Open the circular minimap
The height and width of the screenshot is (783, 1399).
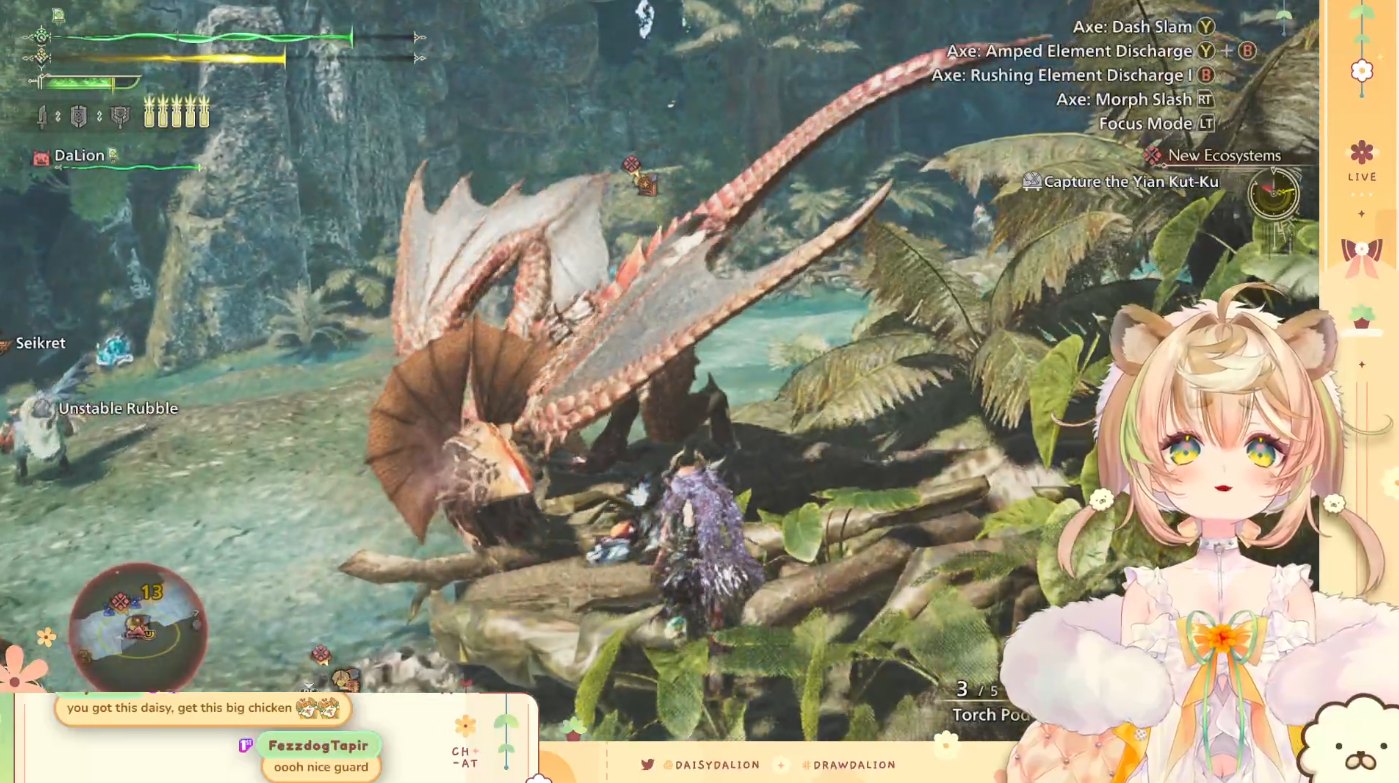click(x=138, y=627)
